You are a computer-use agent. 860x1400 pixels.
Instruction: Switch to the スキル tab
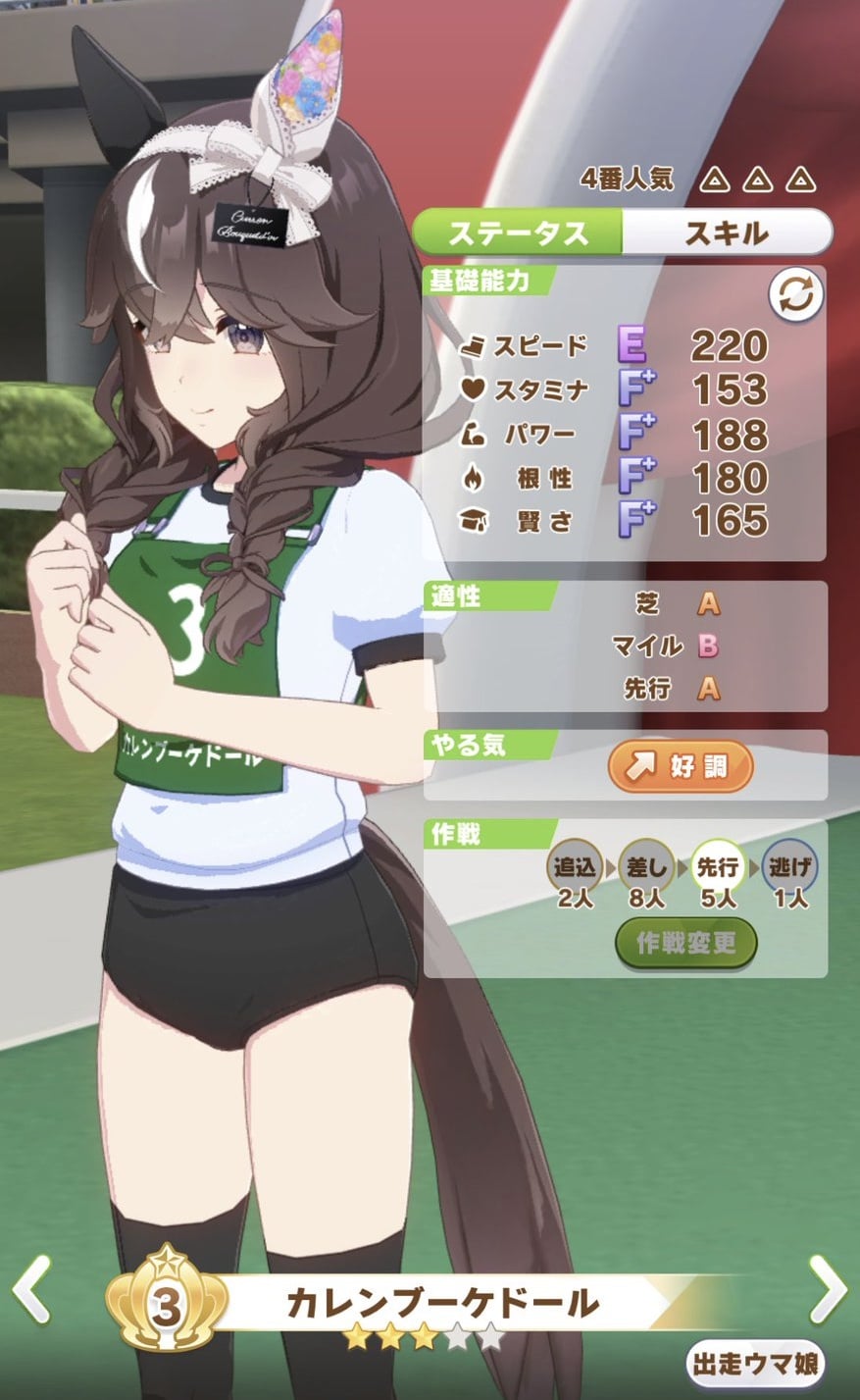[x=726, y=233]
